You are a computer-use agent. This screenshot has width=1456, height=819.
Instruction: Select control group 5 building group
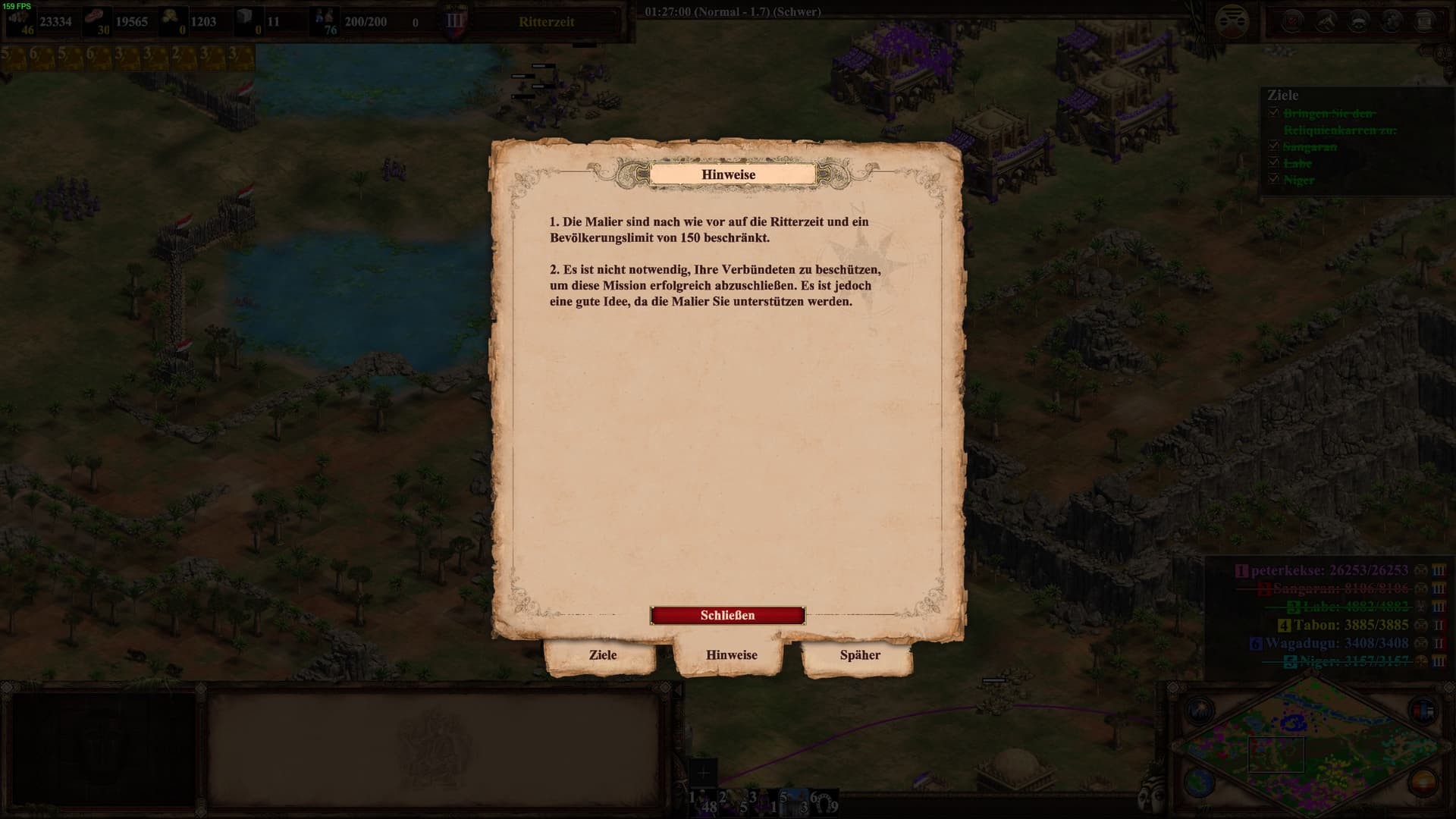pyautogui.click(x=793, y=802)
